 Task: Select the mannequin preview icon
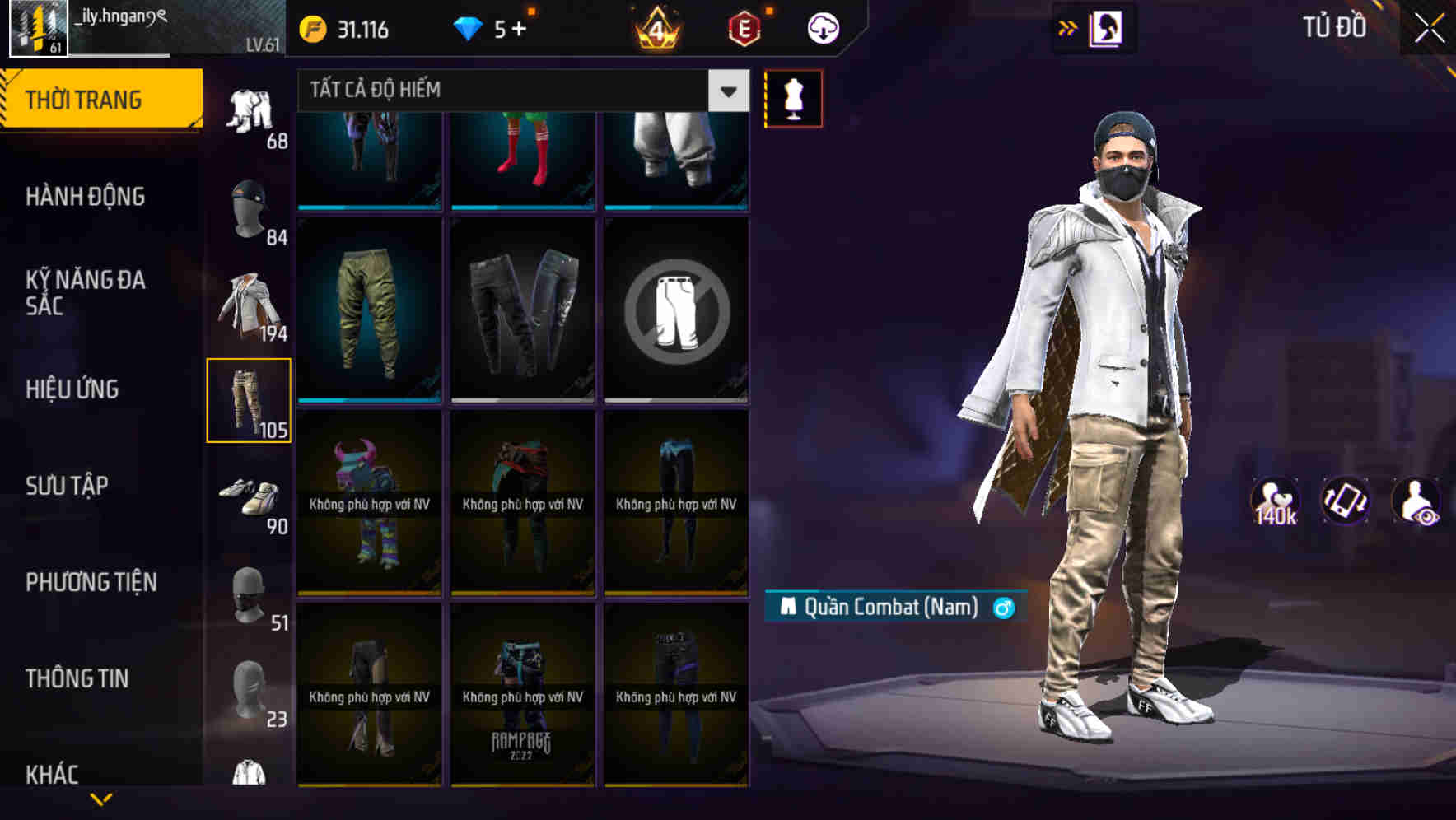[x=795, y=98]
